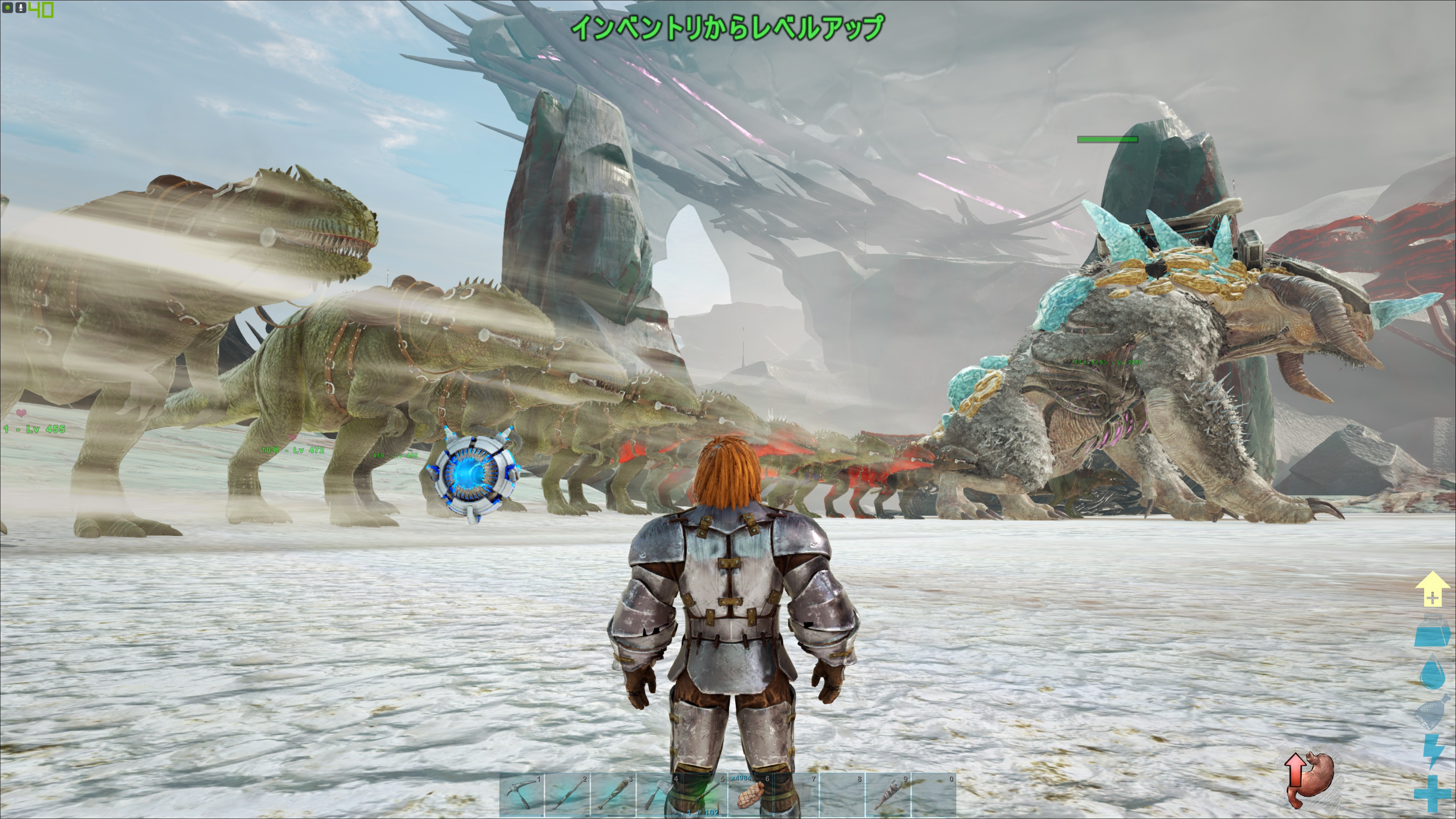Equip the rifle in hotbar slot 5
The height and width of the screenshot is (819, 1456).
coord(705,795)
